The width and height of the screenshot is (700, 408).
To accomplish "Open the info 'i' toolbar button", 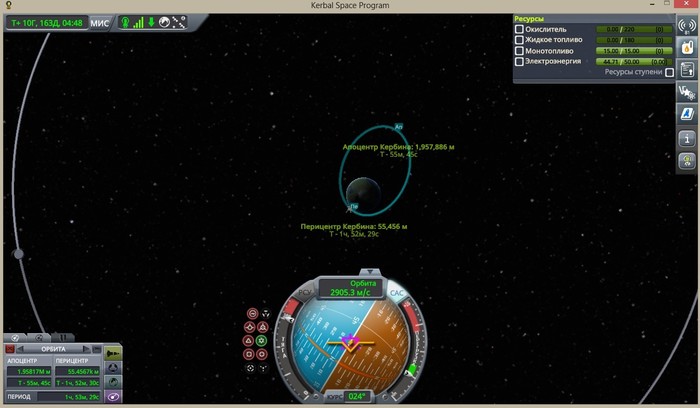I will click(x=687, y=138).
